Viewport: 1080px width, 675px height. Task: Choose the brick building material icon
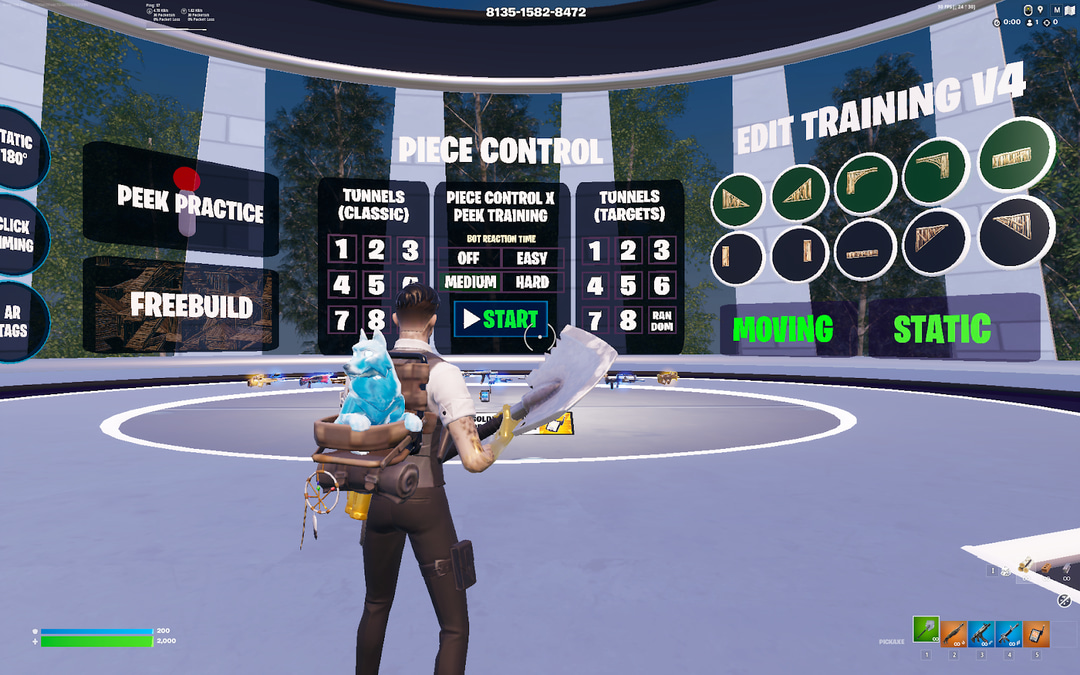(x=1045, y=568)
